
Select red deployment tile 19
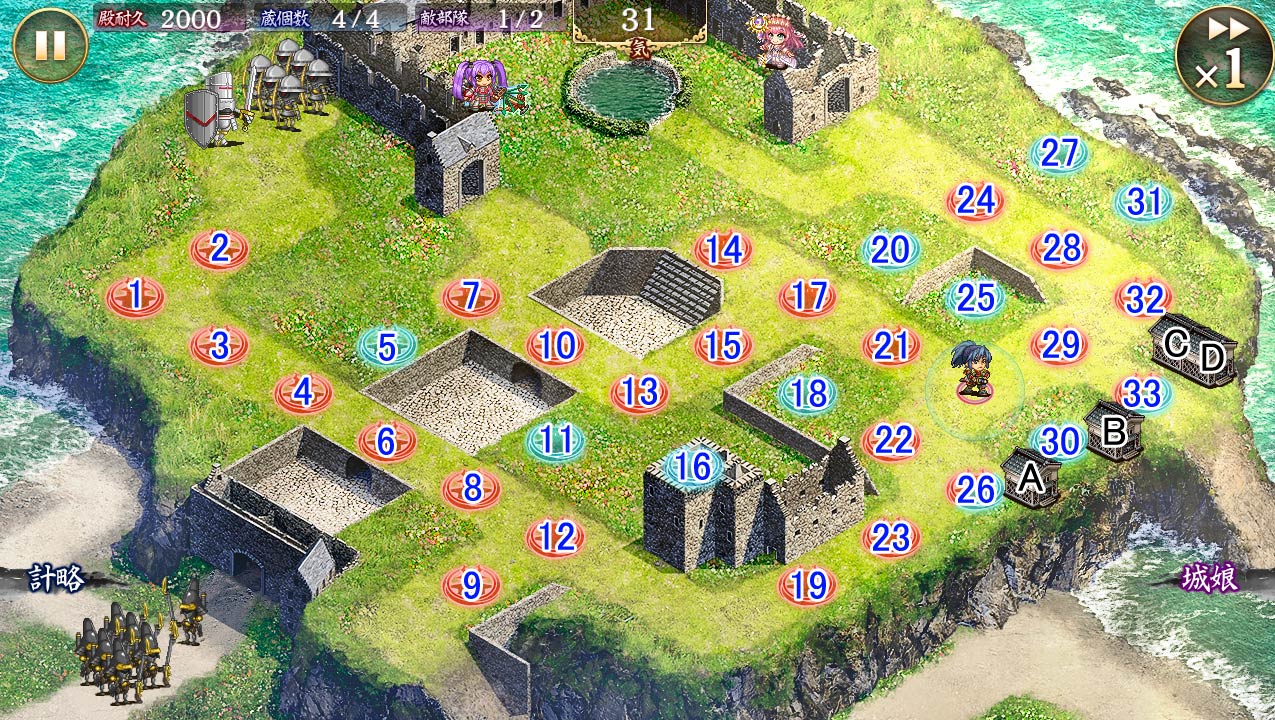point(807,585)
